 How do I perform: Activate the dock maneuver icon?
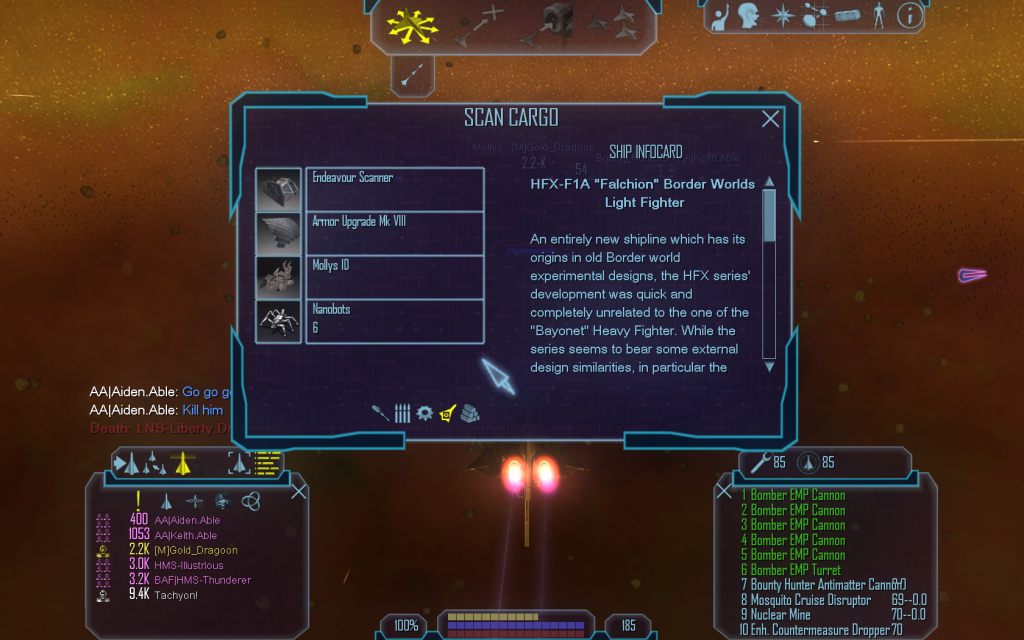tap(556, 24)
